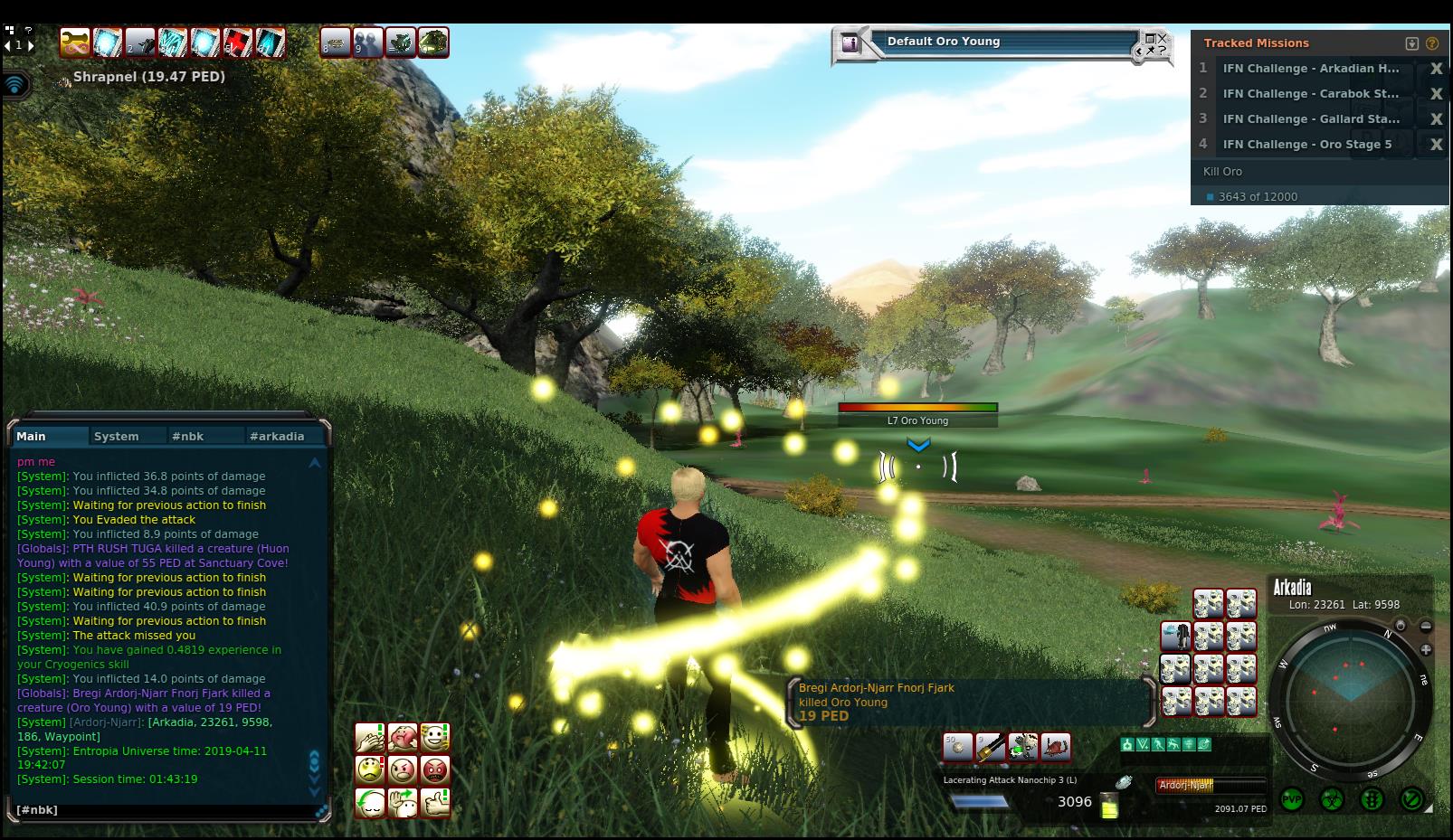Screen dimensions: 1453x840
Task: Select the two-silhouettes hotbar slot numbered 9
Action: (x=368, y=42)
